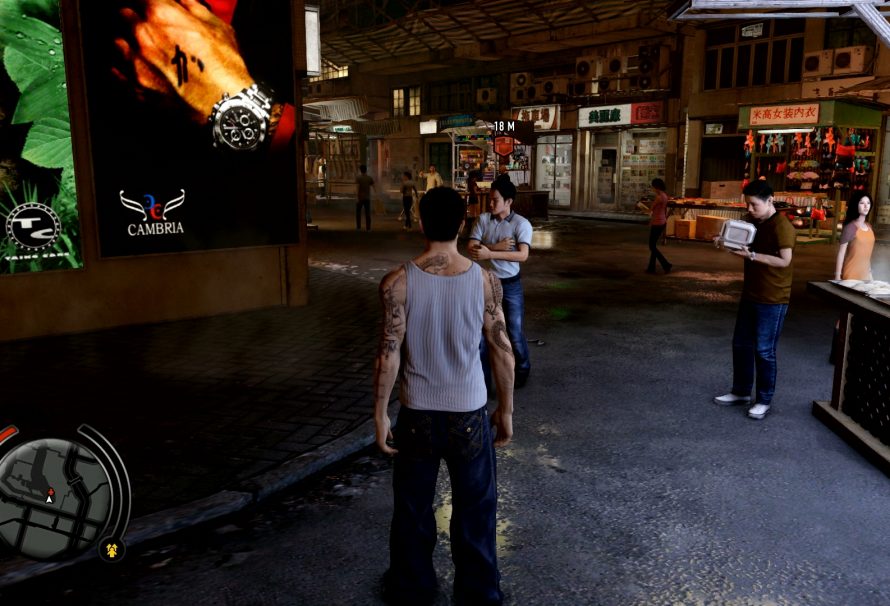Select the red objective waypoint marker under 18 M
The image size is (890, 606).
503,145
